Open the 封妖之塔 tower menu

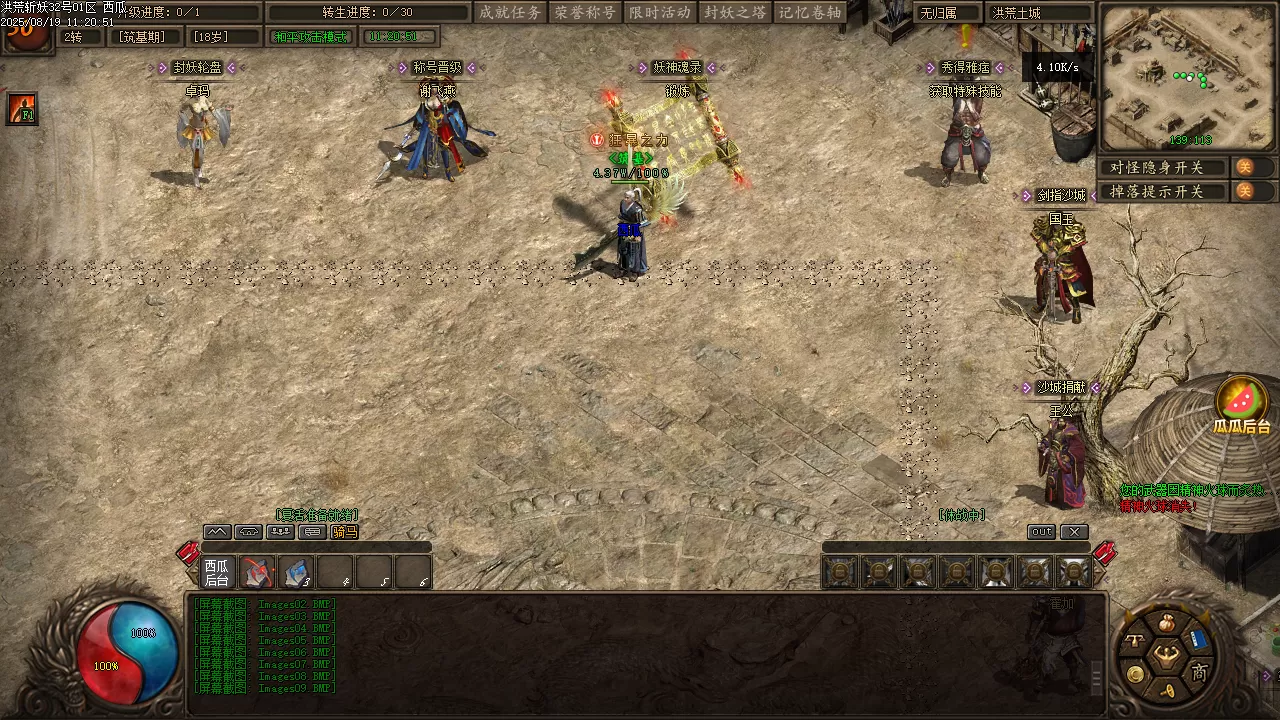pyautogui.click(x=735, y=12)
